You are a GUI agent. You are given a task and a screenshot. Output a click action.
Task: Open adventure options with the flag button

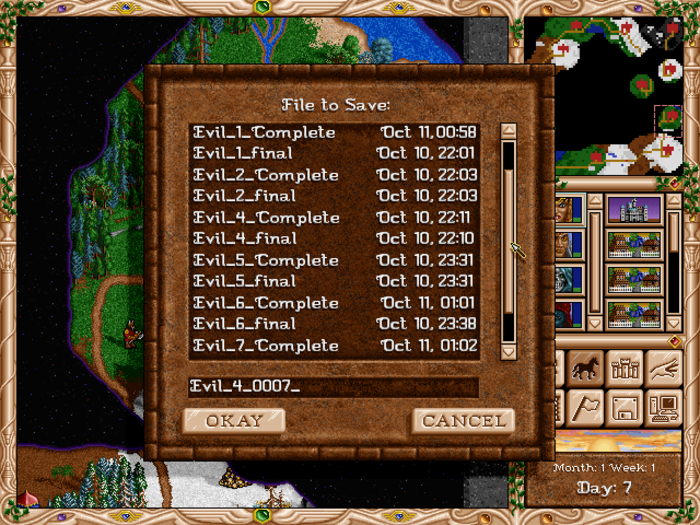click(x=585, y=407)
